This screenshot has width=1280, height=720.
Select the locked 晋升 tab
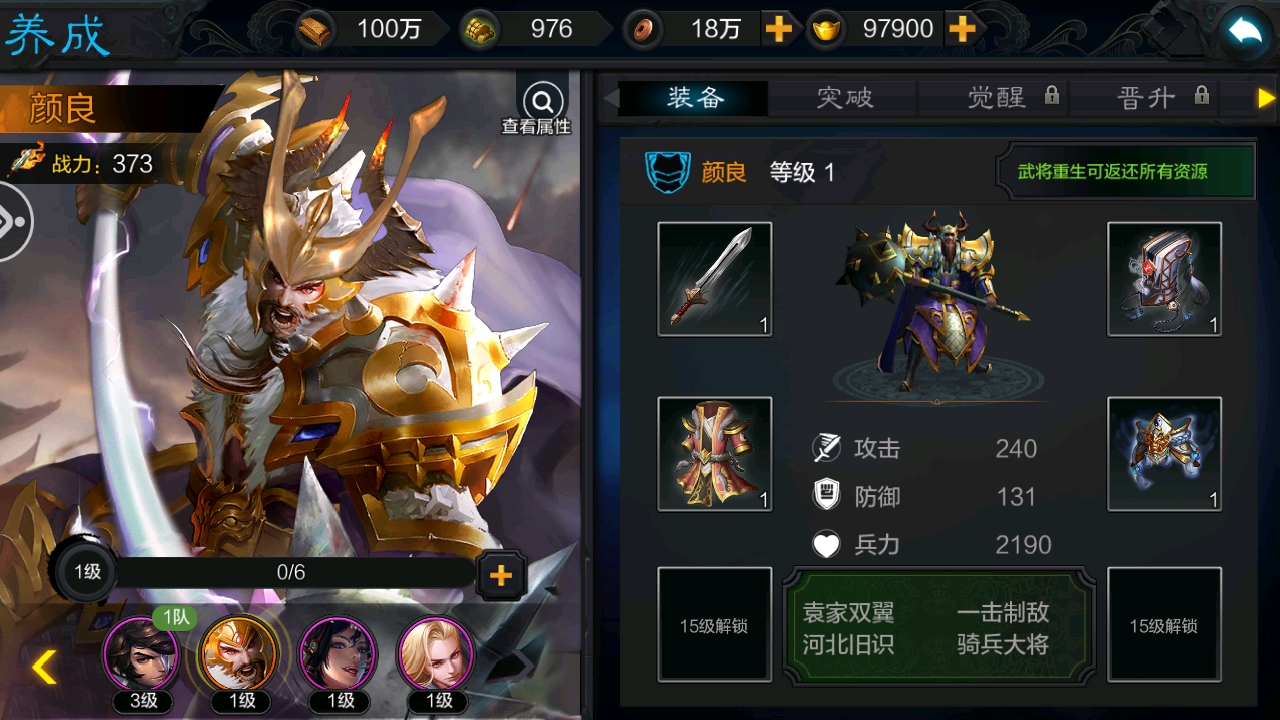point(1161,97)
